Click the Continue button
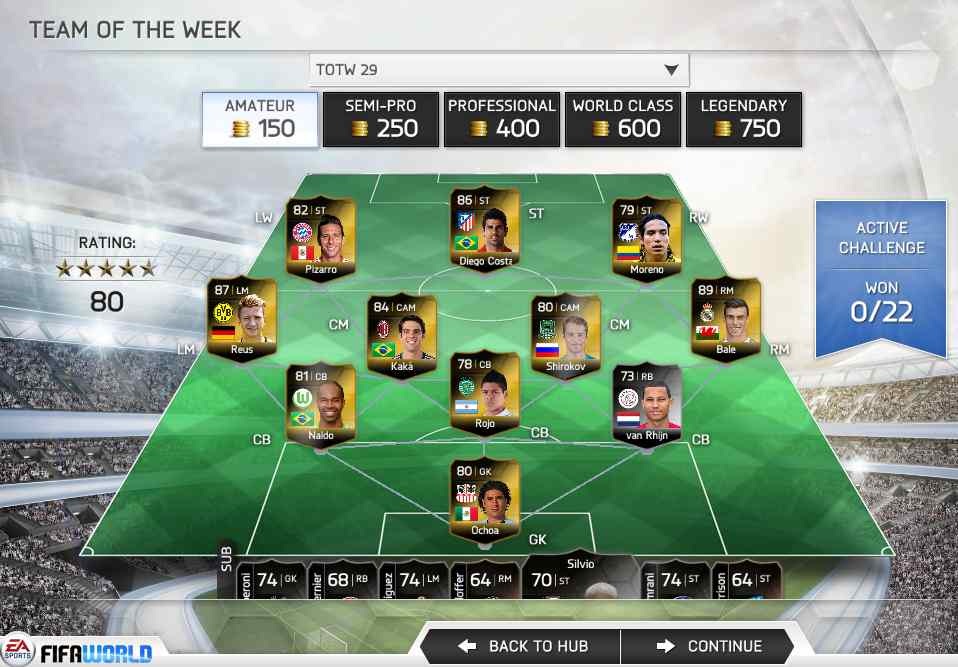The width and height of the screenshot is (958, 667). (710, 646)
